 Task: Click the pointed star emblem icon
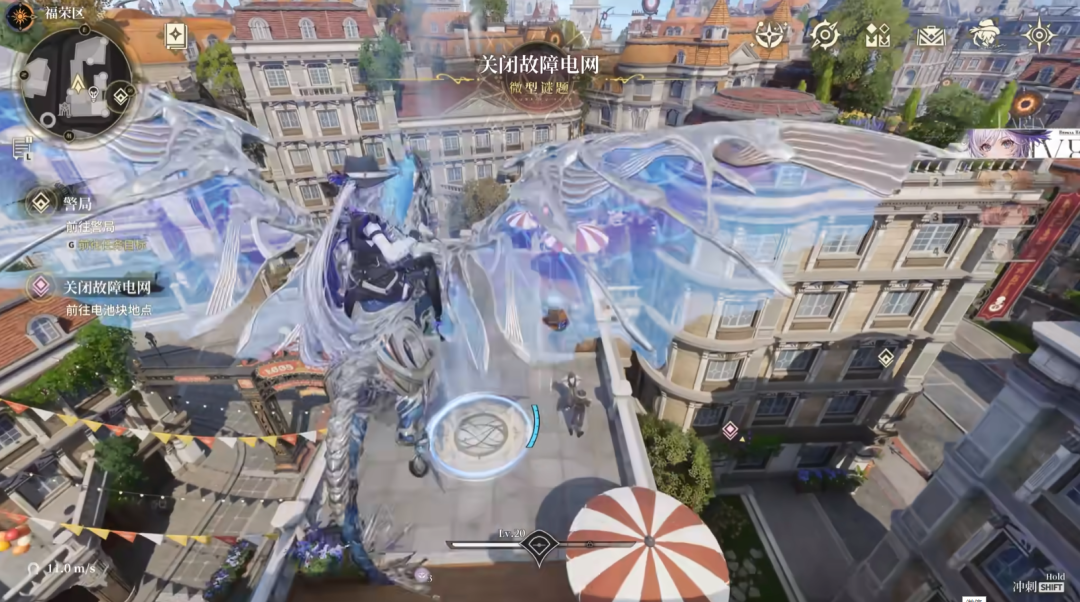(x=1039, y=36)
